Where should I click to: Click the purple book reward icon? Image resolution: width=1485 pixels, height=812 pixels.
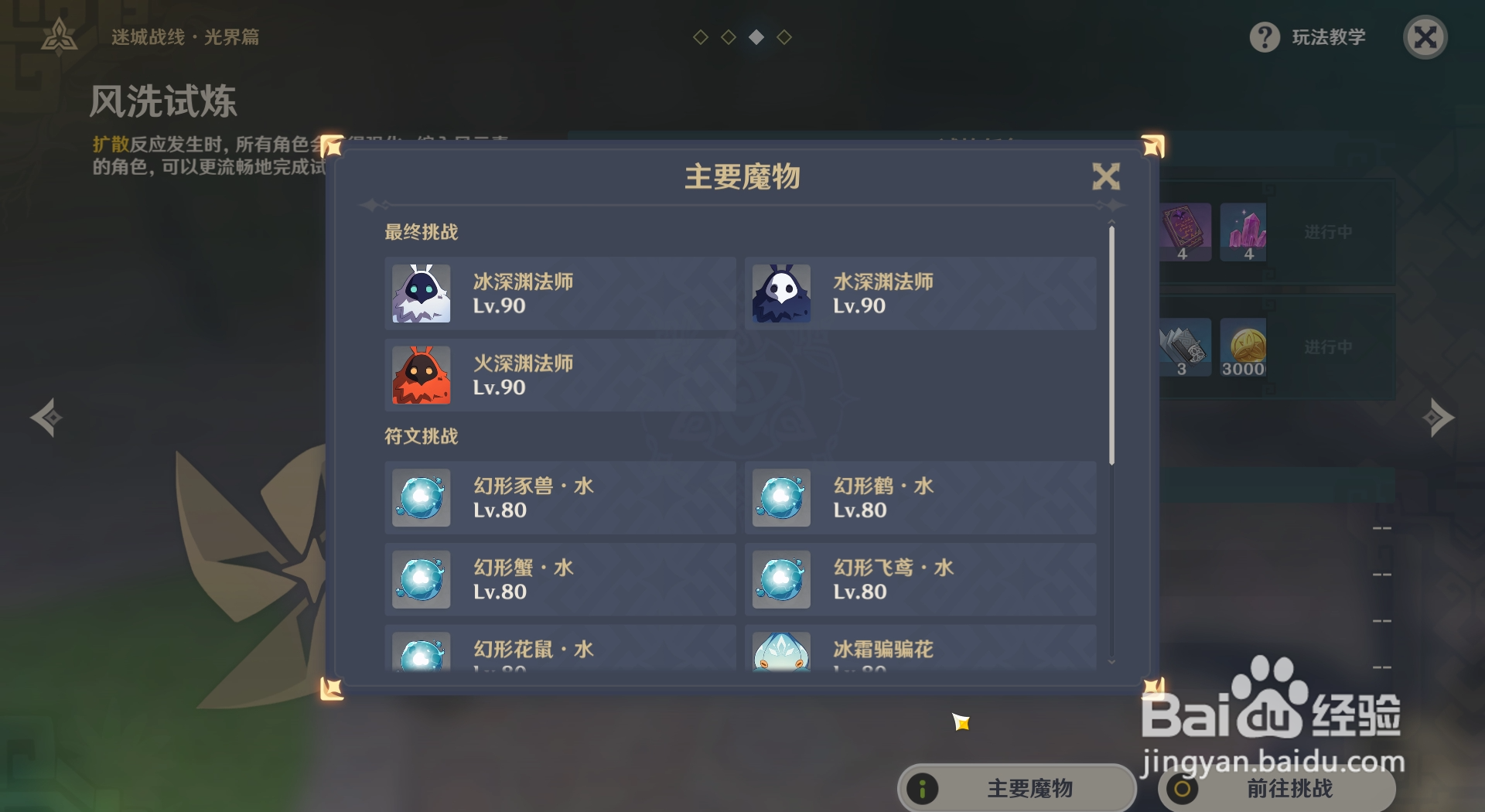1183,230
